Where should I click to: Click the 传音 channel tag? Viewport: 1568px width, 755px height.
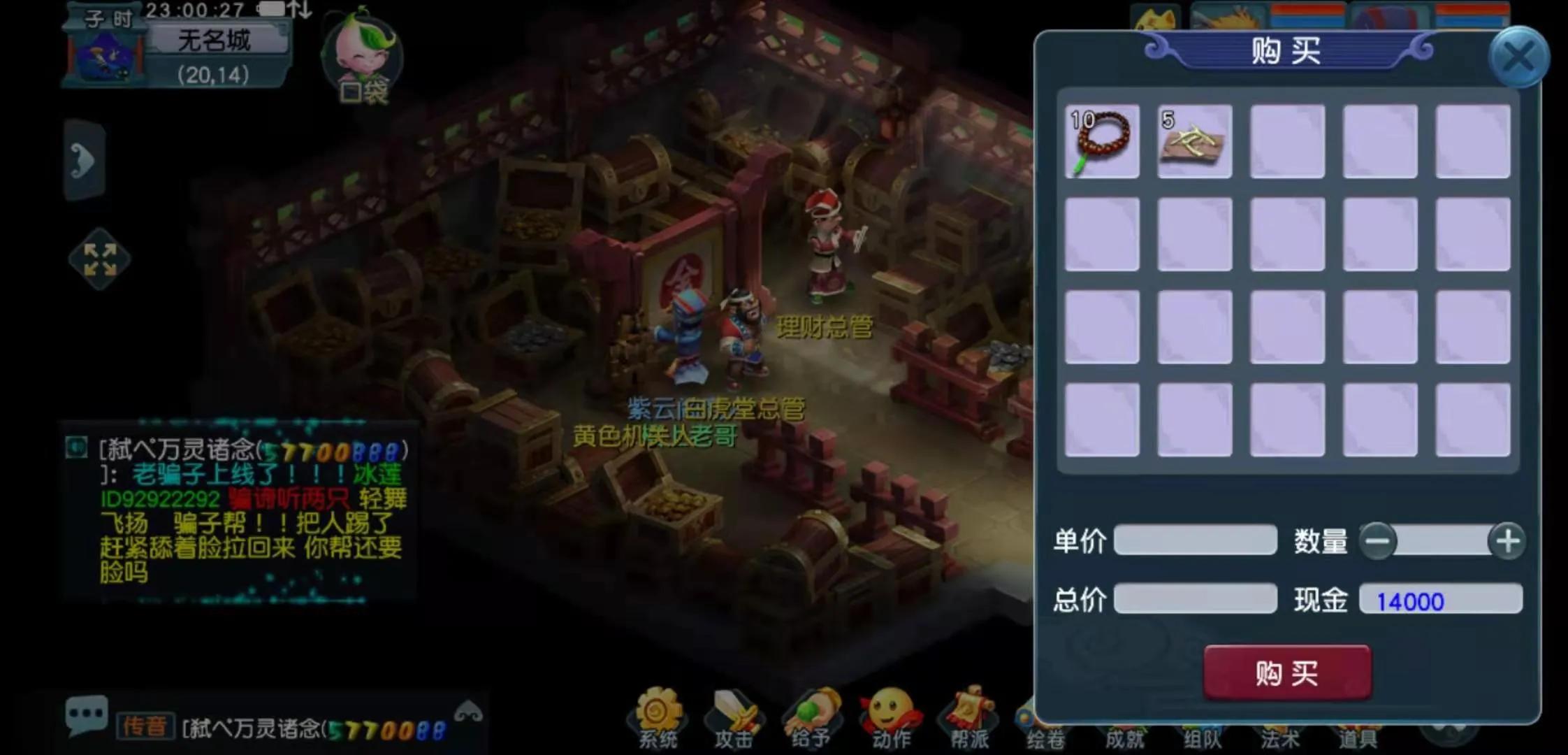point(144,726)
